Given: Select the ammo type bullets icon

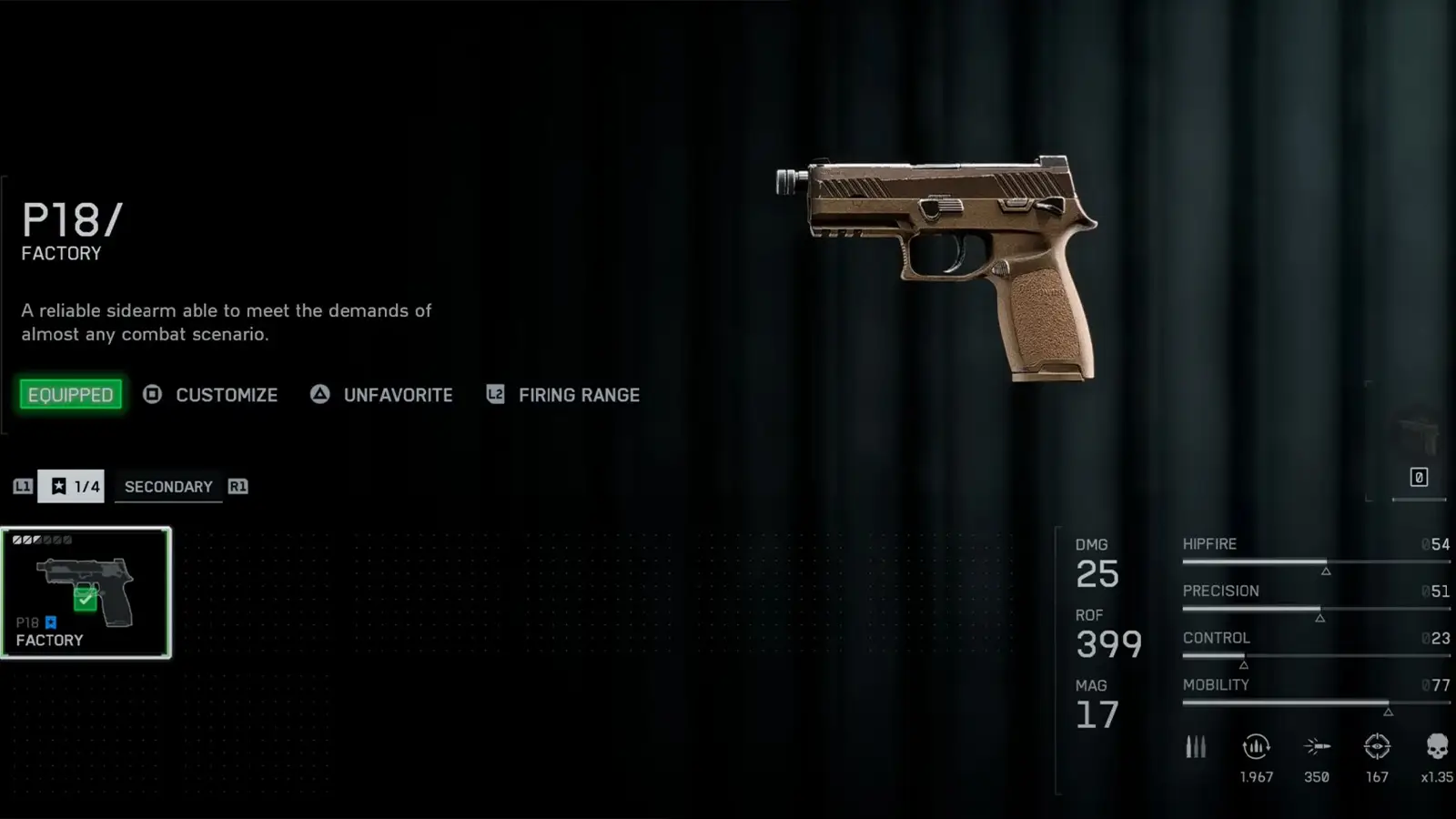Looking at the screenshot, I should pyautogui.click(x=1195, y=747).
